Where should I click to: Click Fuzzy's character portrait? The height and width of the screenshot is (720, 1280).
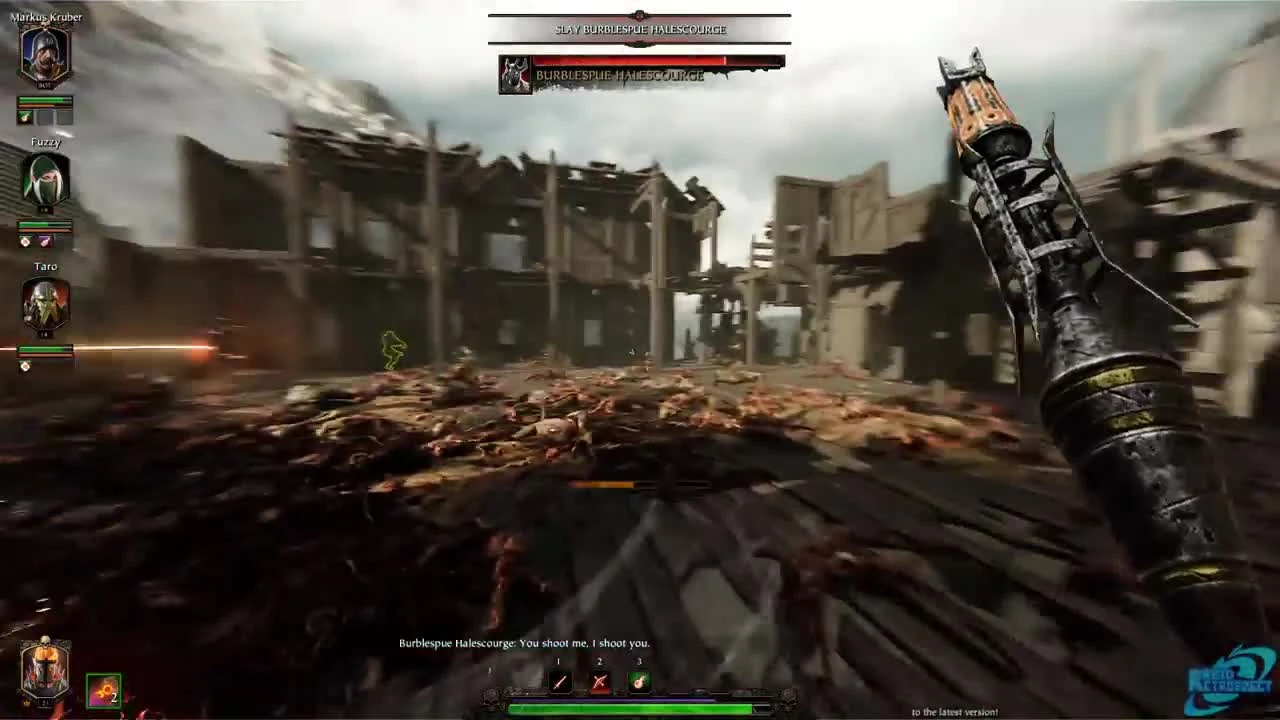(x=45, y=182)
